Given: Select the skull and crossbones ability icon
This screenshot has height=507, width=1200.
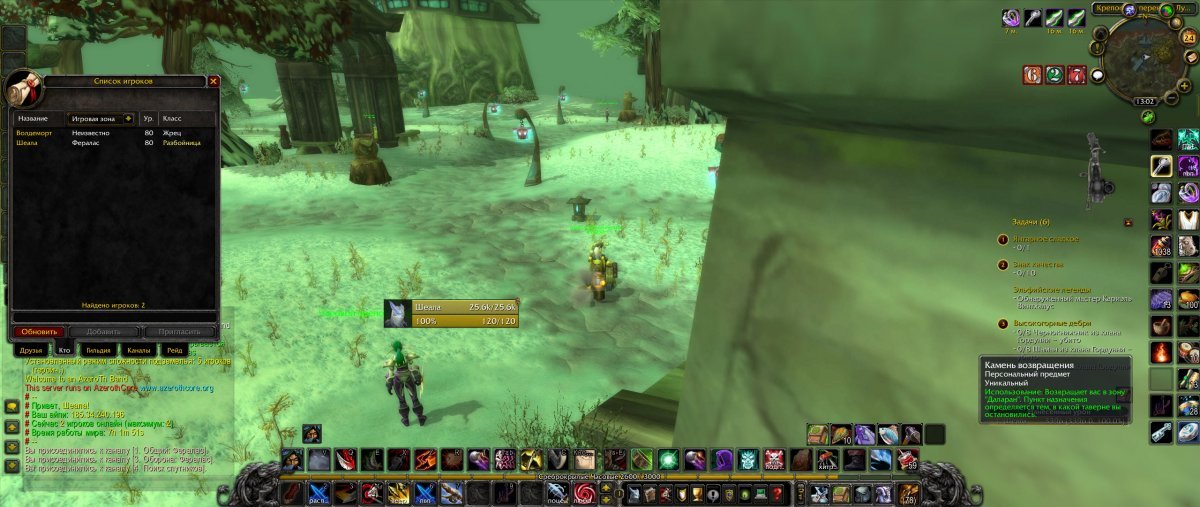Looking at the screenshot, I should tap(775, 459).
